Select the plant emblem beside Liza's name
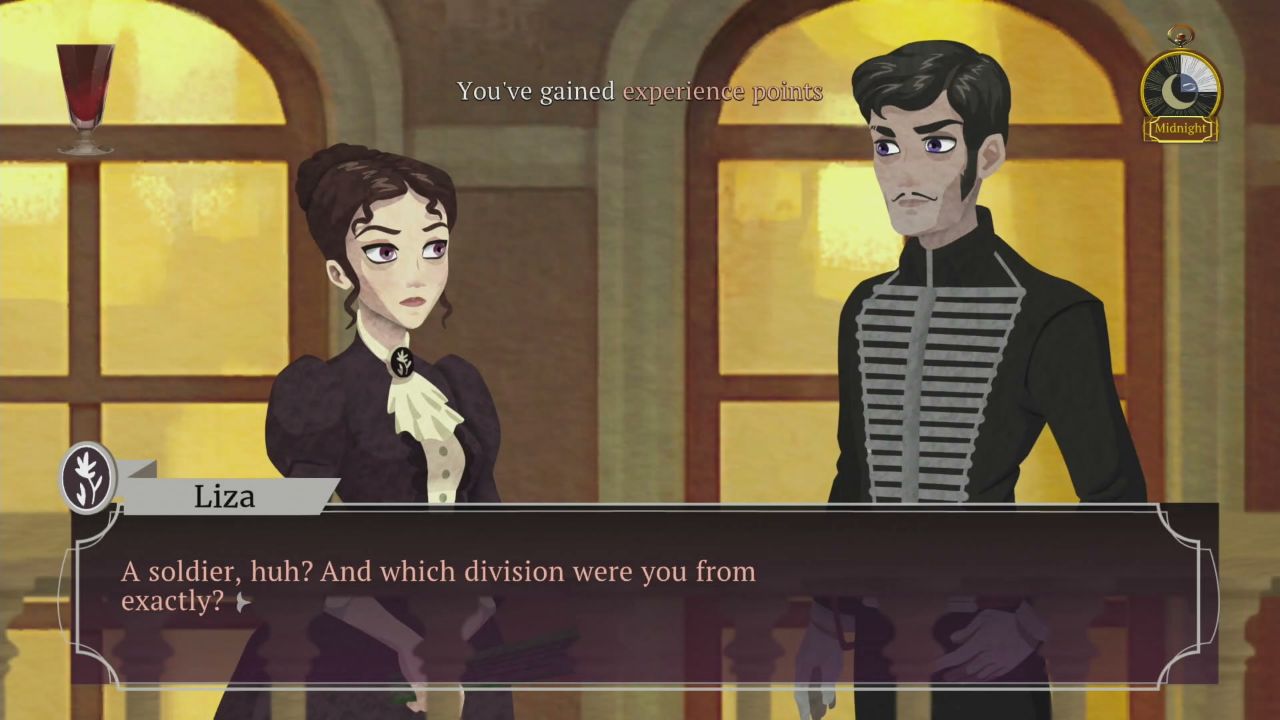 point(87,477)
